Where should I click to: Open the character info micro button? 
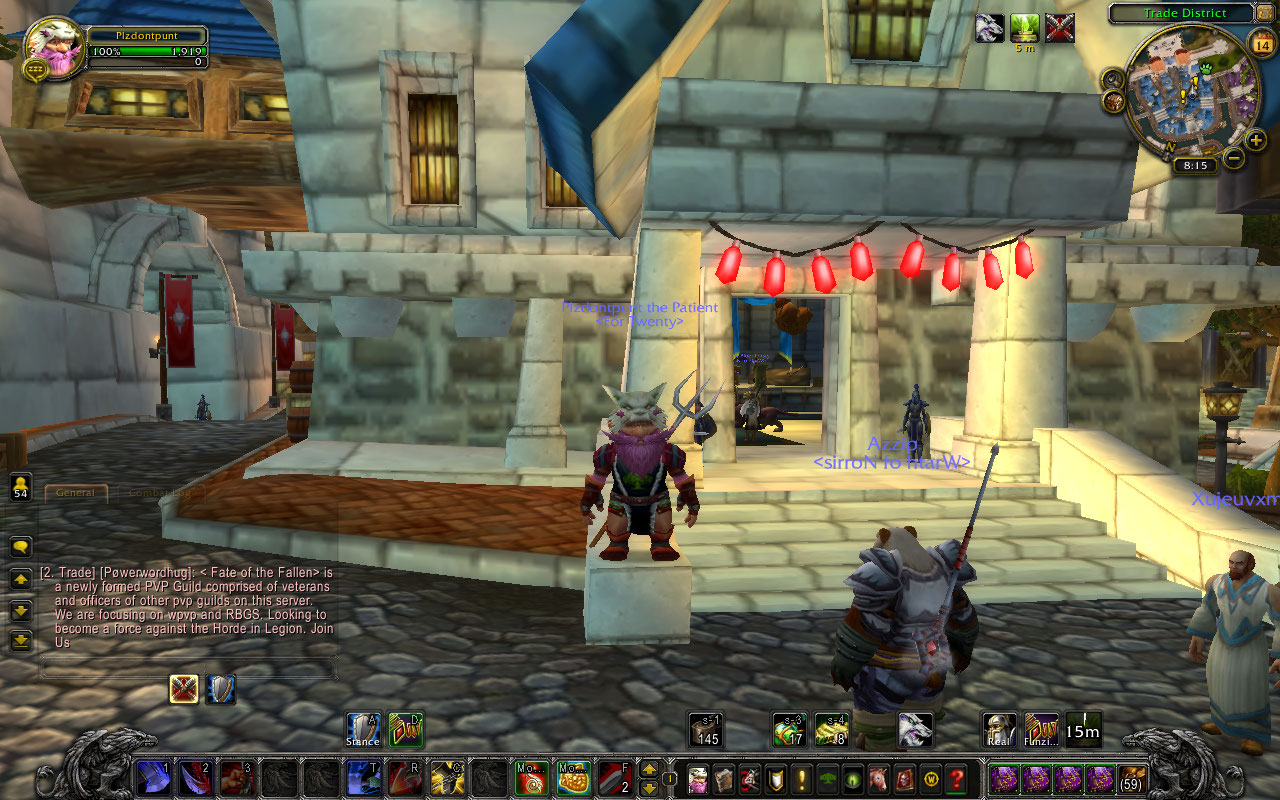click(697, 778)
